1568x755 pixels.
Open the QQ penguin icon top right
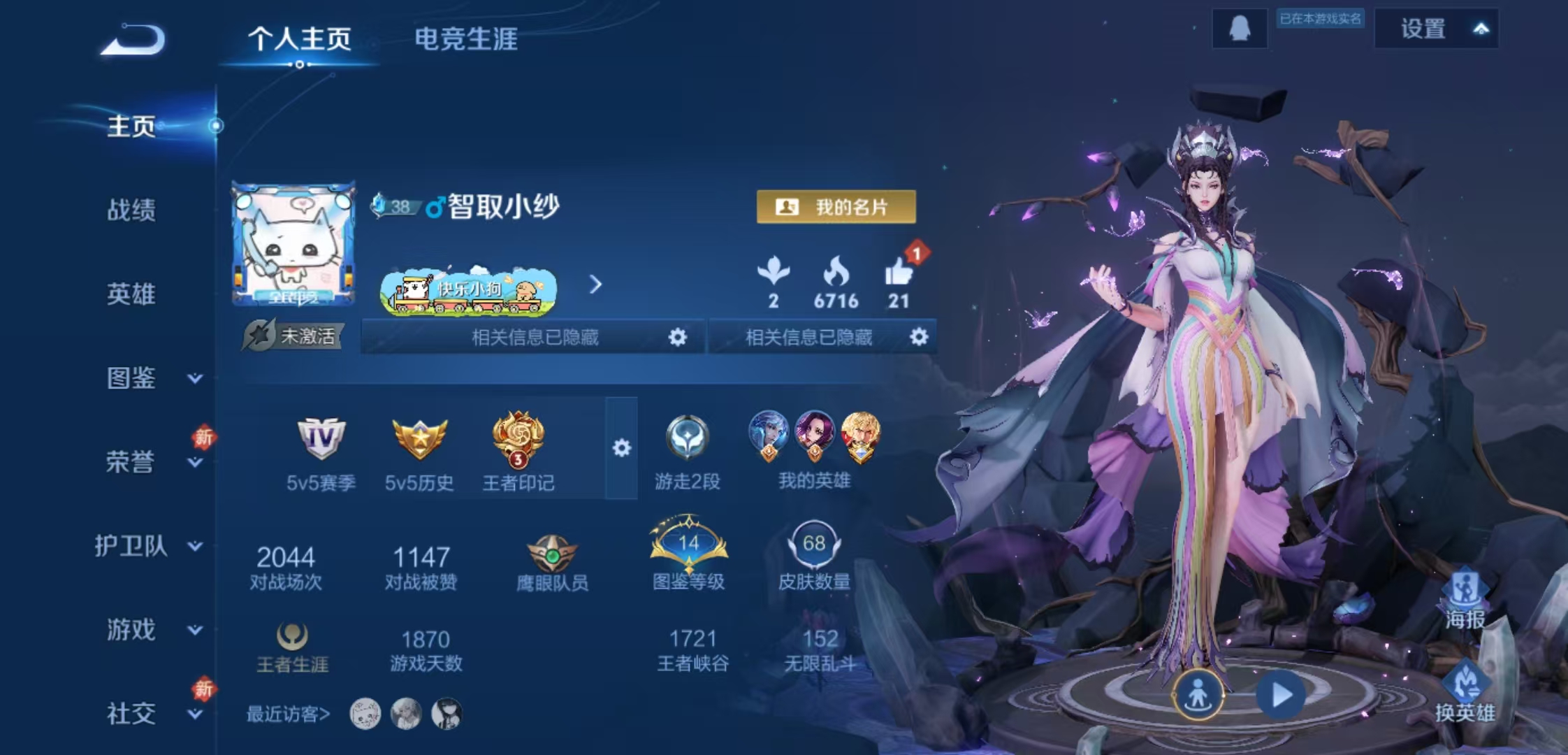(x=1240, y=29)
